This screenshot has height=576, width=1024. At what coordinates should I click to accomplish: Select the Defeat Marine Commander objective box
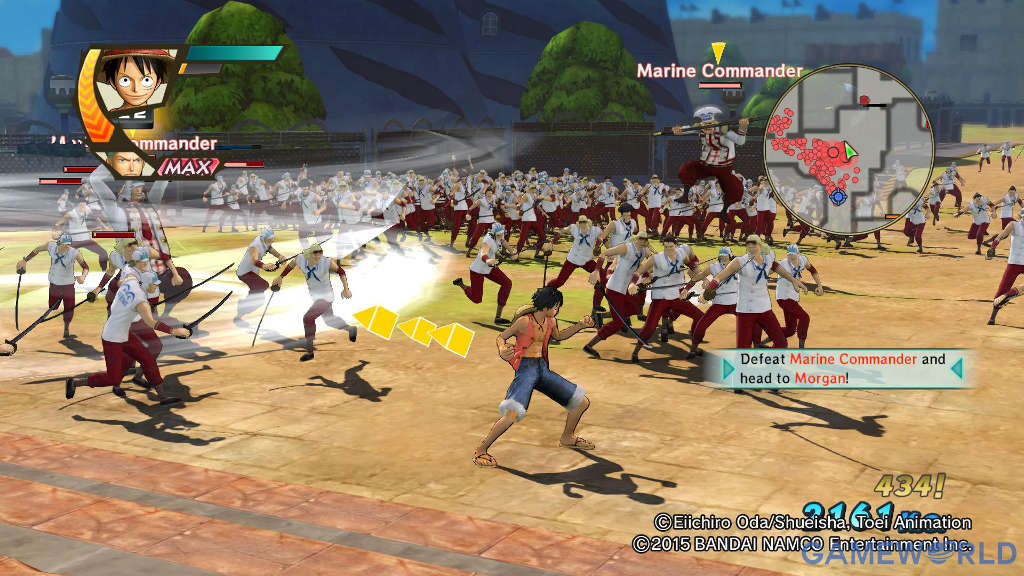coord(841,368)
